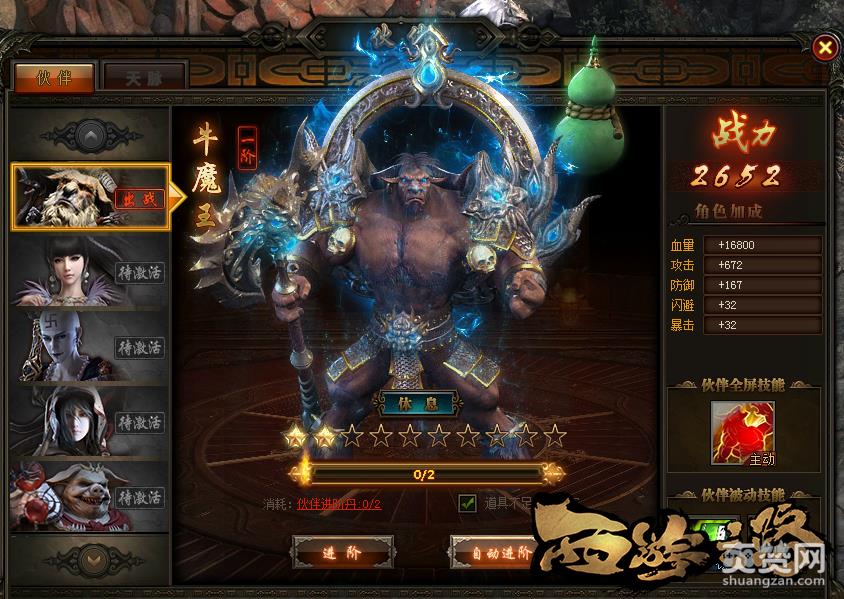Click the up arrow above companion list
This screenshot has width=844, height=599.
[x=90, y=133]
